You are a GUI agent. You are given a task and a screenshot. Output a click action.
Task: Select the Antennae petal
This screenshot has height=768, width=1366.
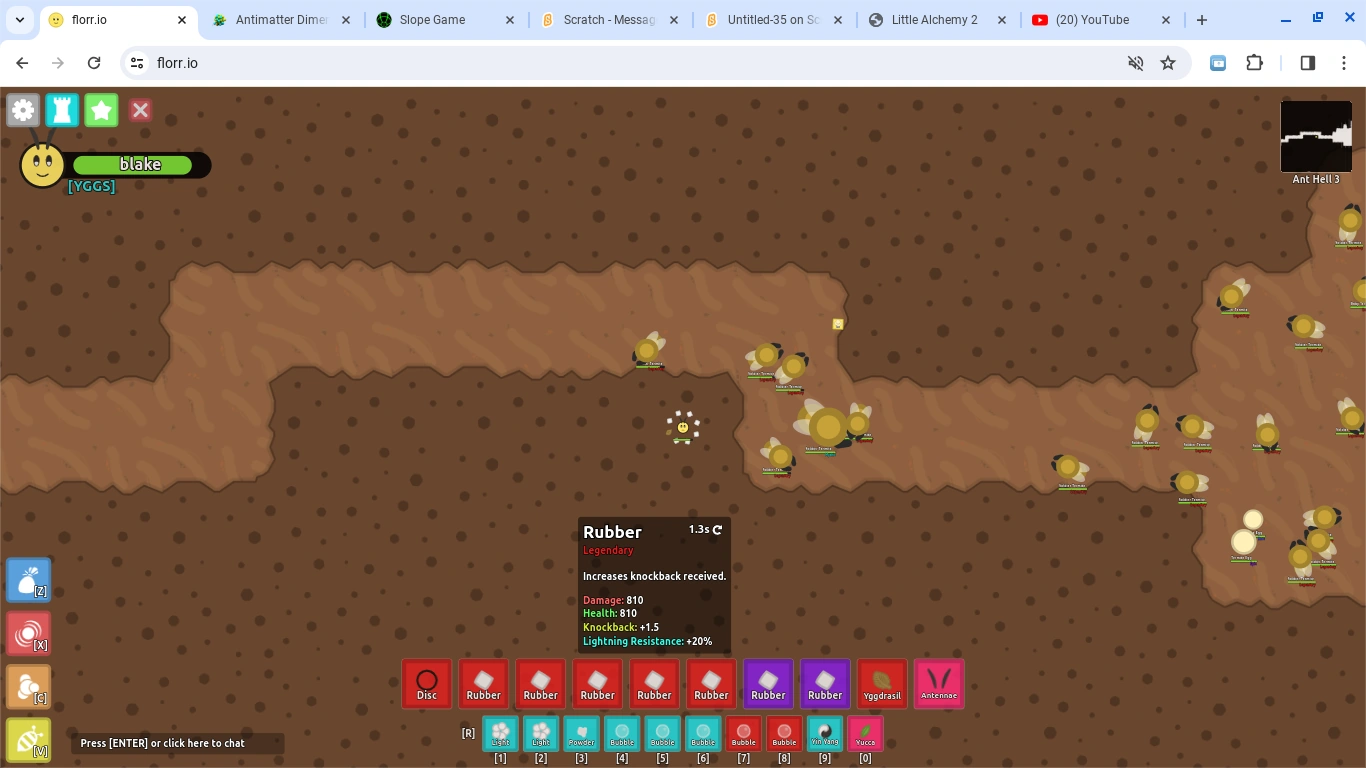939,683
